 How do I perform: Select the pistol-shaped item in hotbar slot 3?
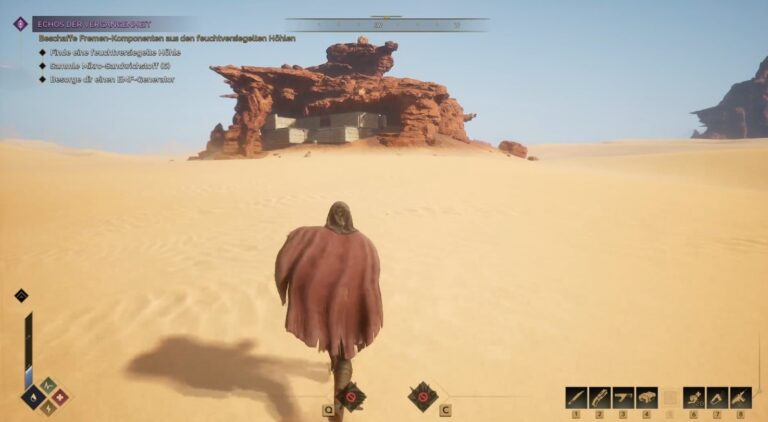pyautogui.click(x=623, y=398)
